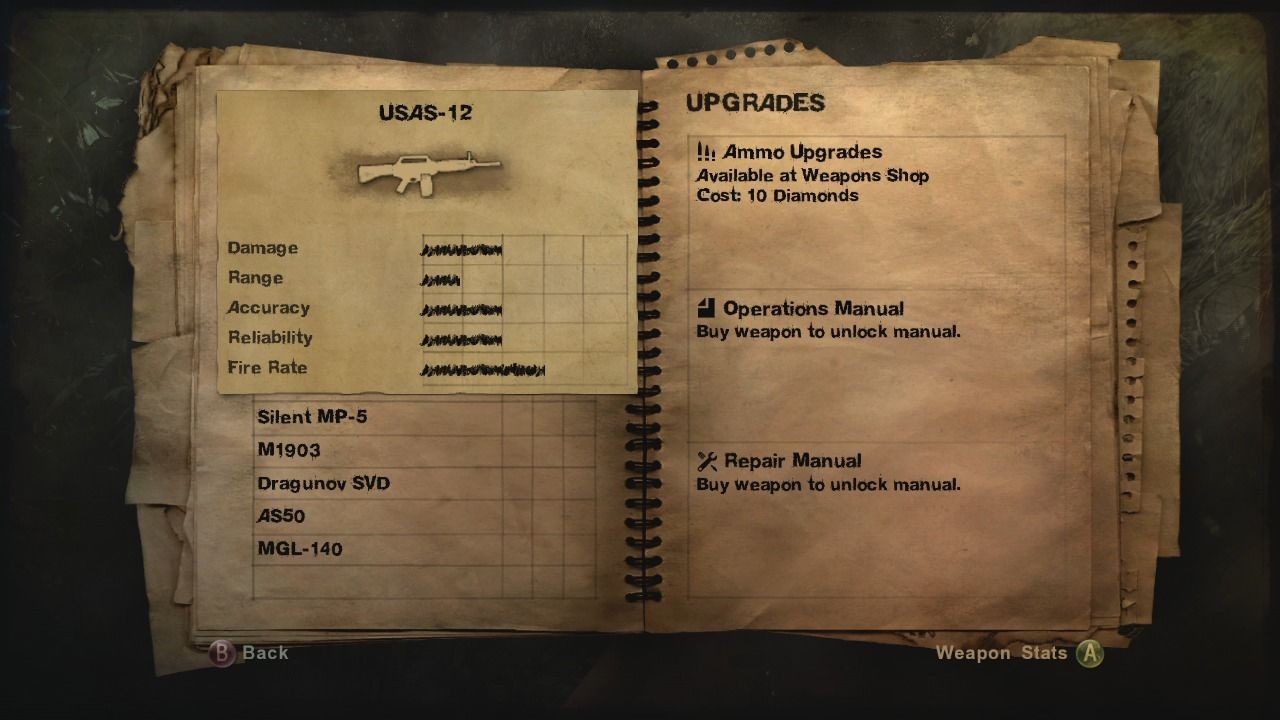Screen dimensions: 1280x720
Task: Open the Operations Manual upgrade
Action: pos(812,309)
